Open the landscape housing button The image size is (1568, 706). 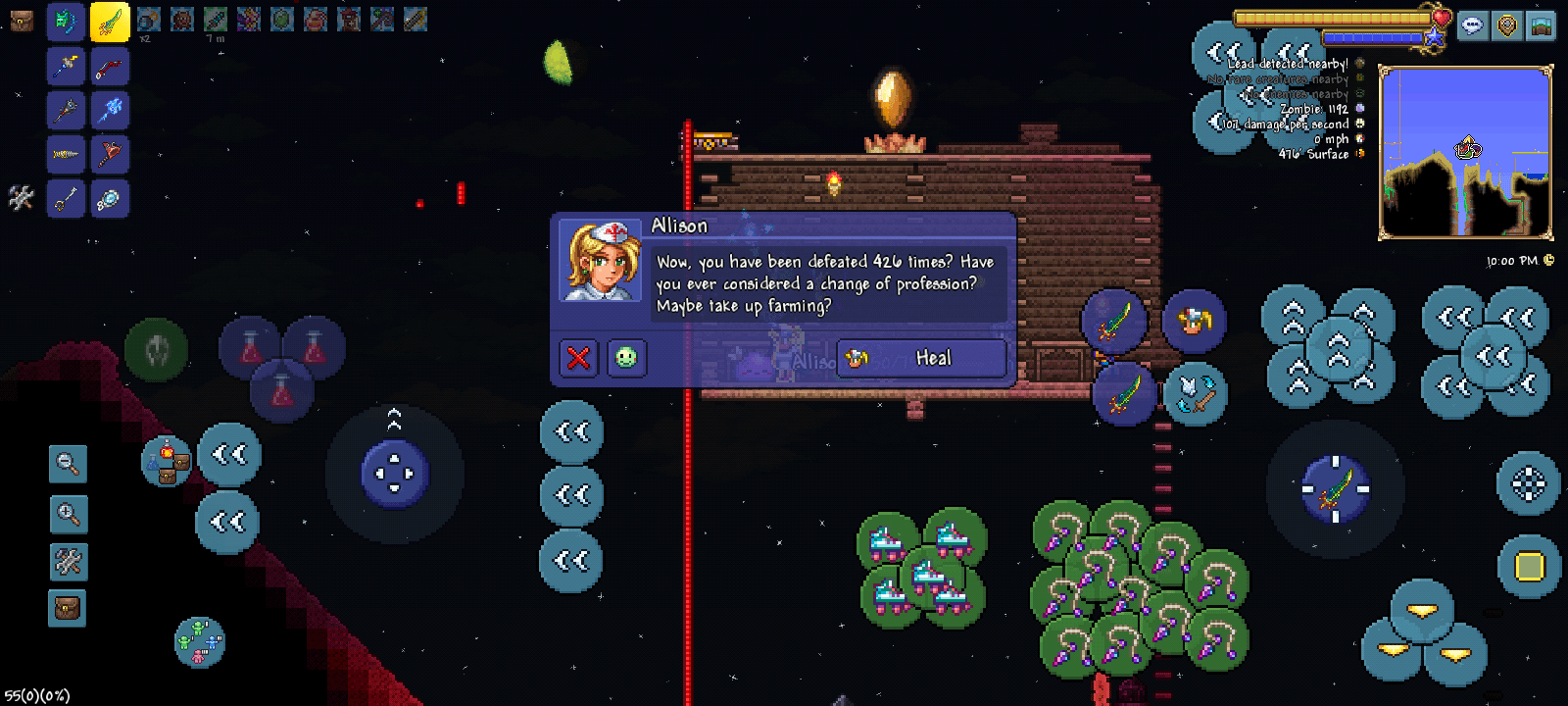click(1542, 26)
